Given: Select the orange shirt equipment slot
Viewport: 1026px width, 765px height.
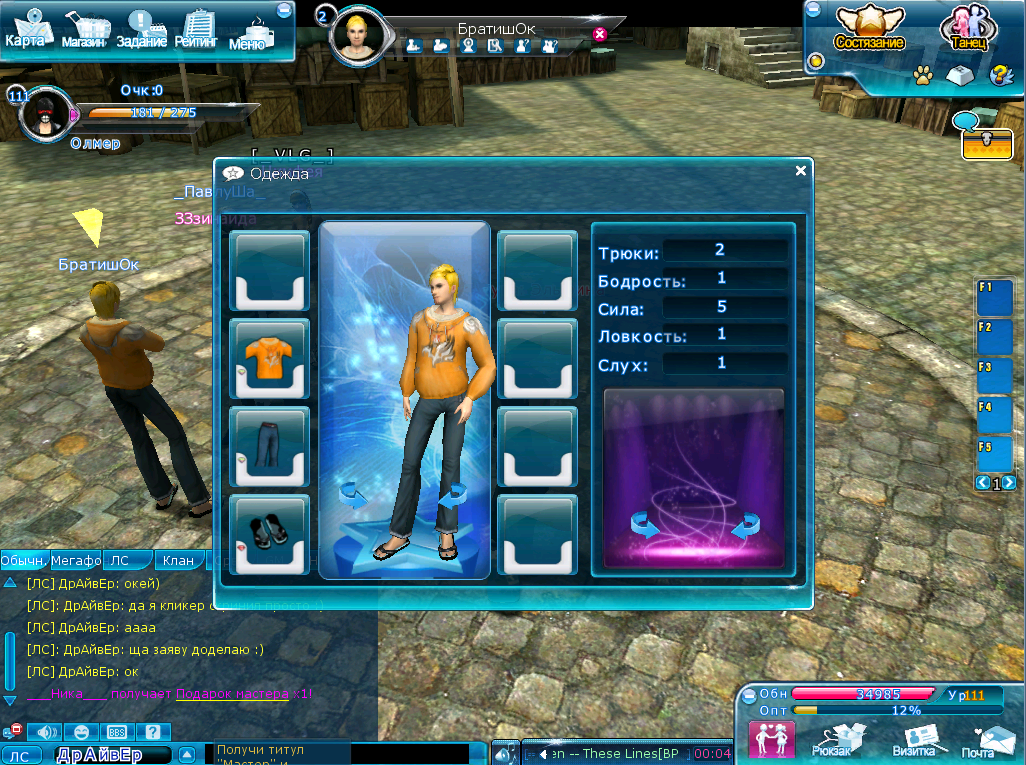Looking at the screenshot, I should 269,359.
